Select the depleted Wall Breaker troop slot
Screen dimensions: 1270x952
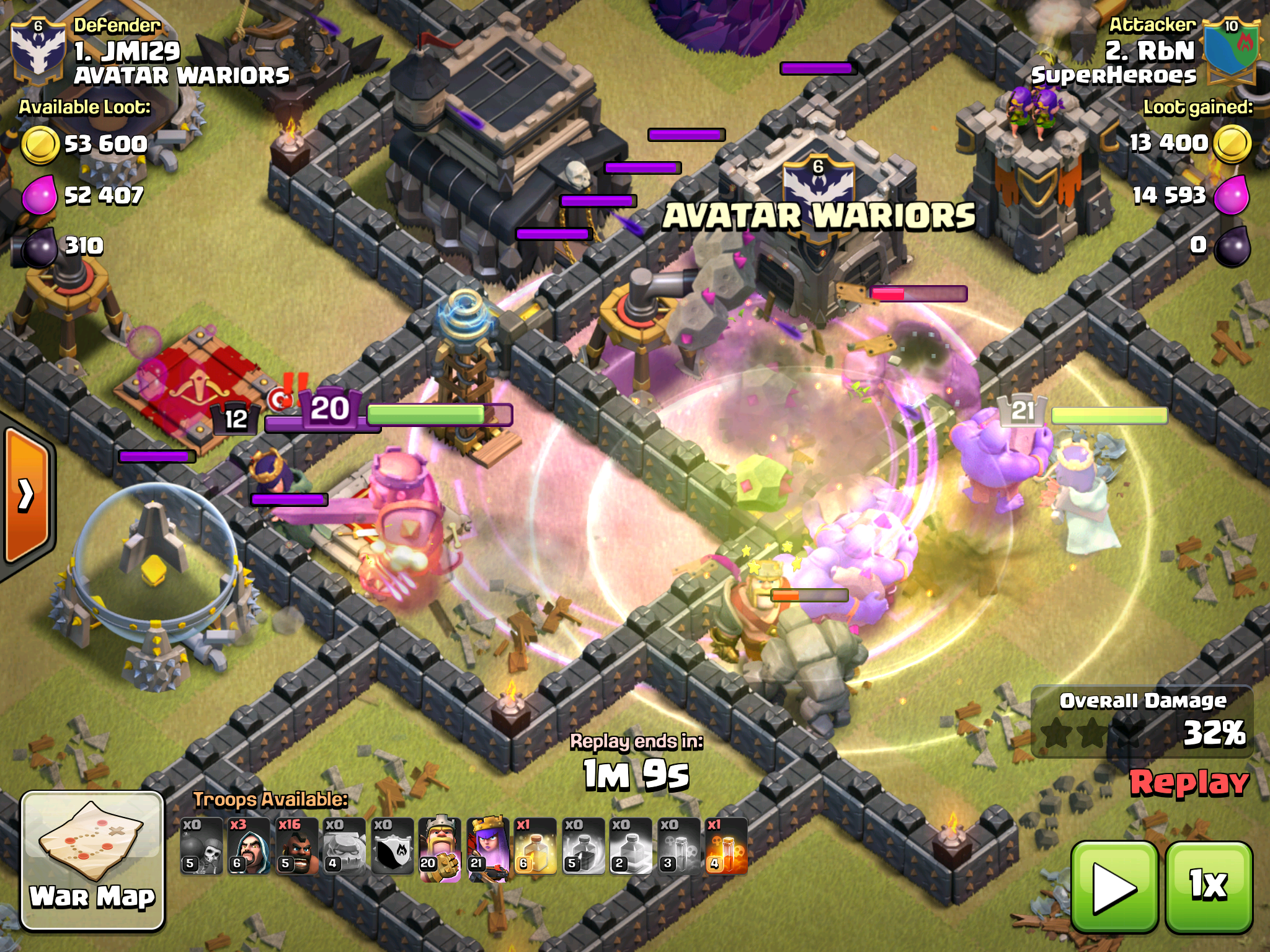(202, 847)
